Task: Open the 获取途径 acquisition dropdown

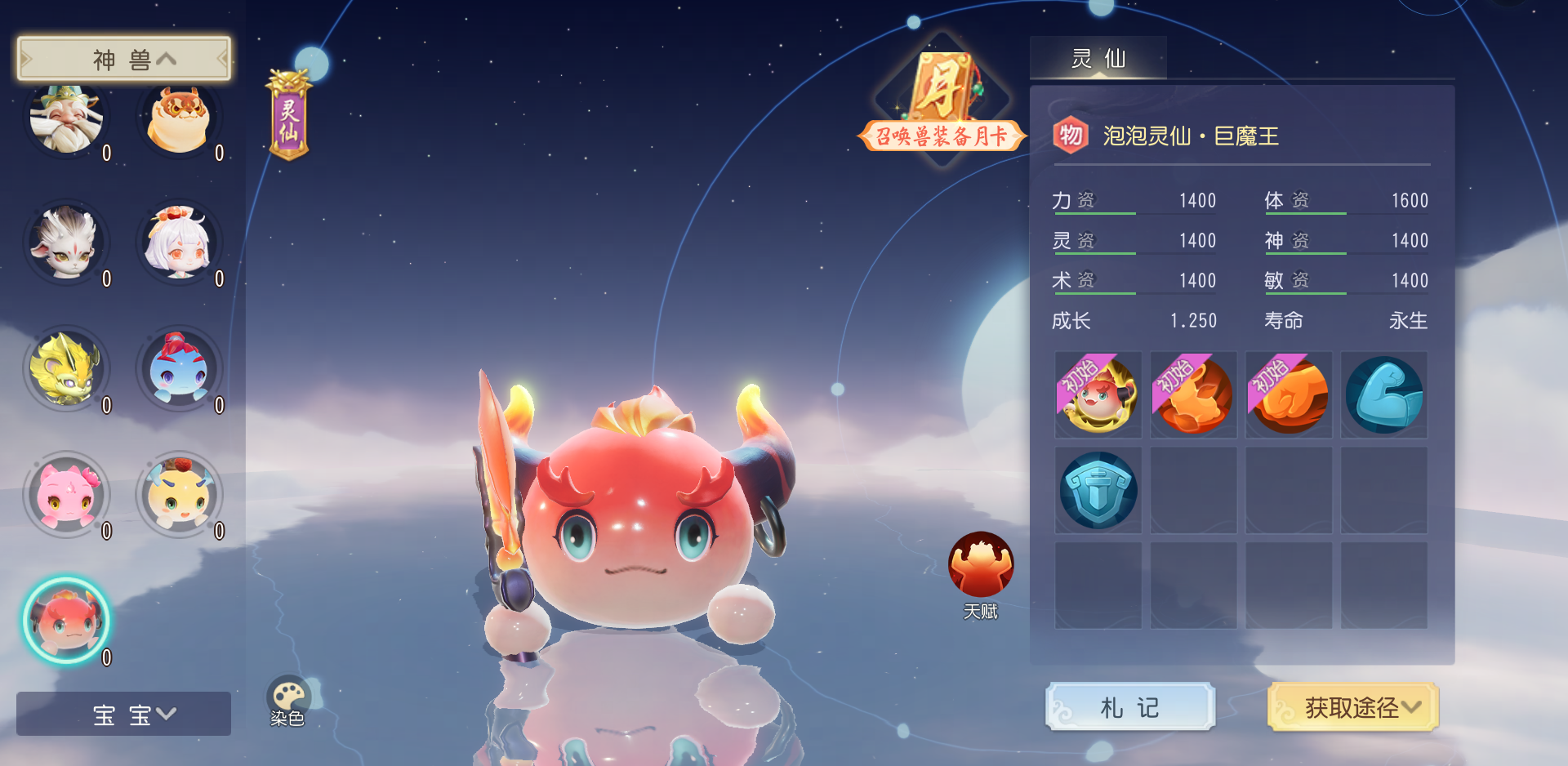Action: (x=1352, y=707)
